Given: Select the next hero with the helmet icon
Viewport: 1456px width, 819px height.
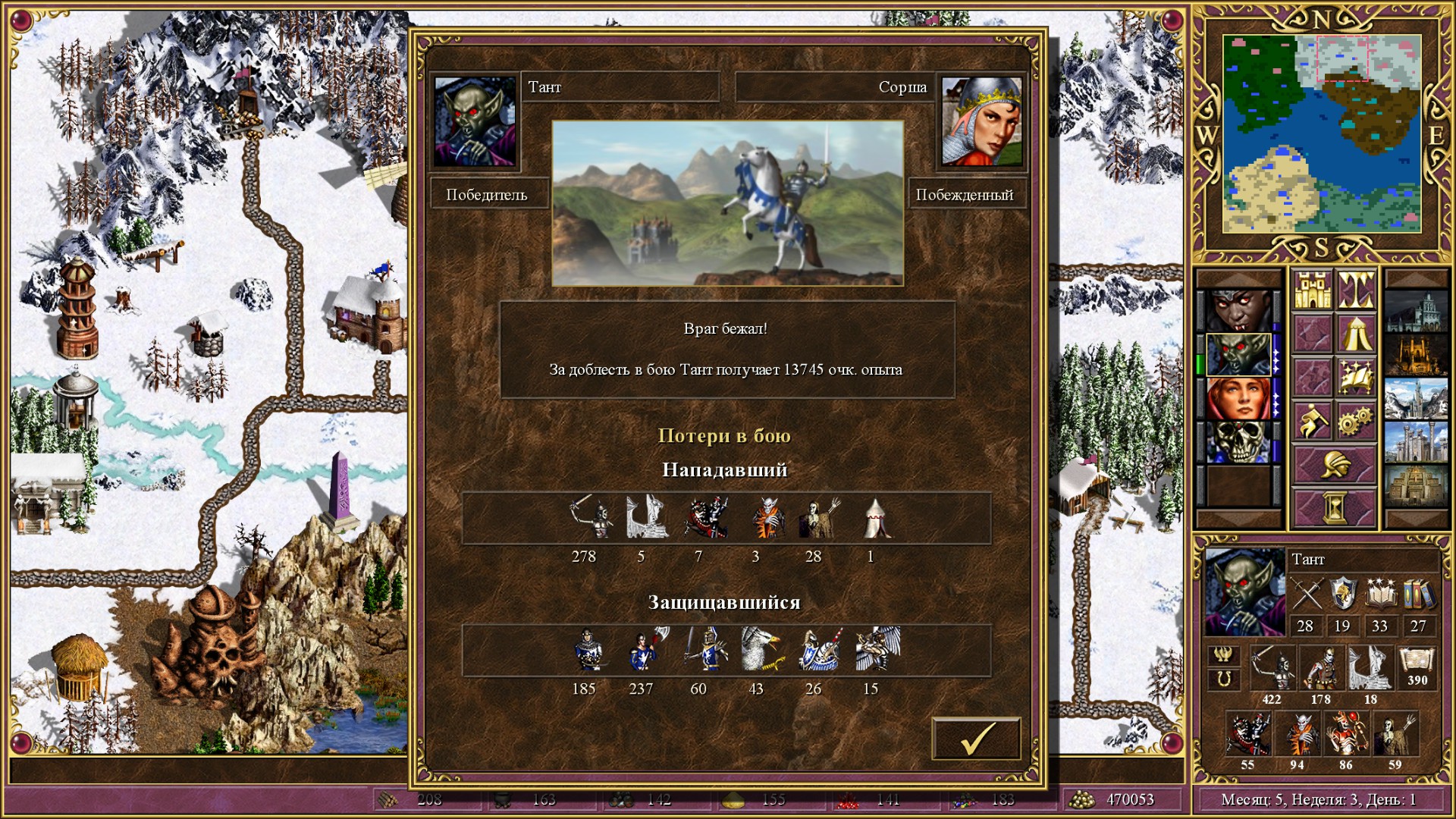Looking at the screenshot, I should pyautogui.click(x=1335, y=463).
